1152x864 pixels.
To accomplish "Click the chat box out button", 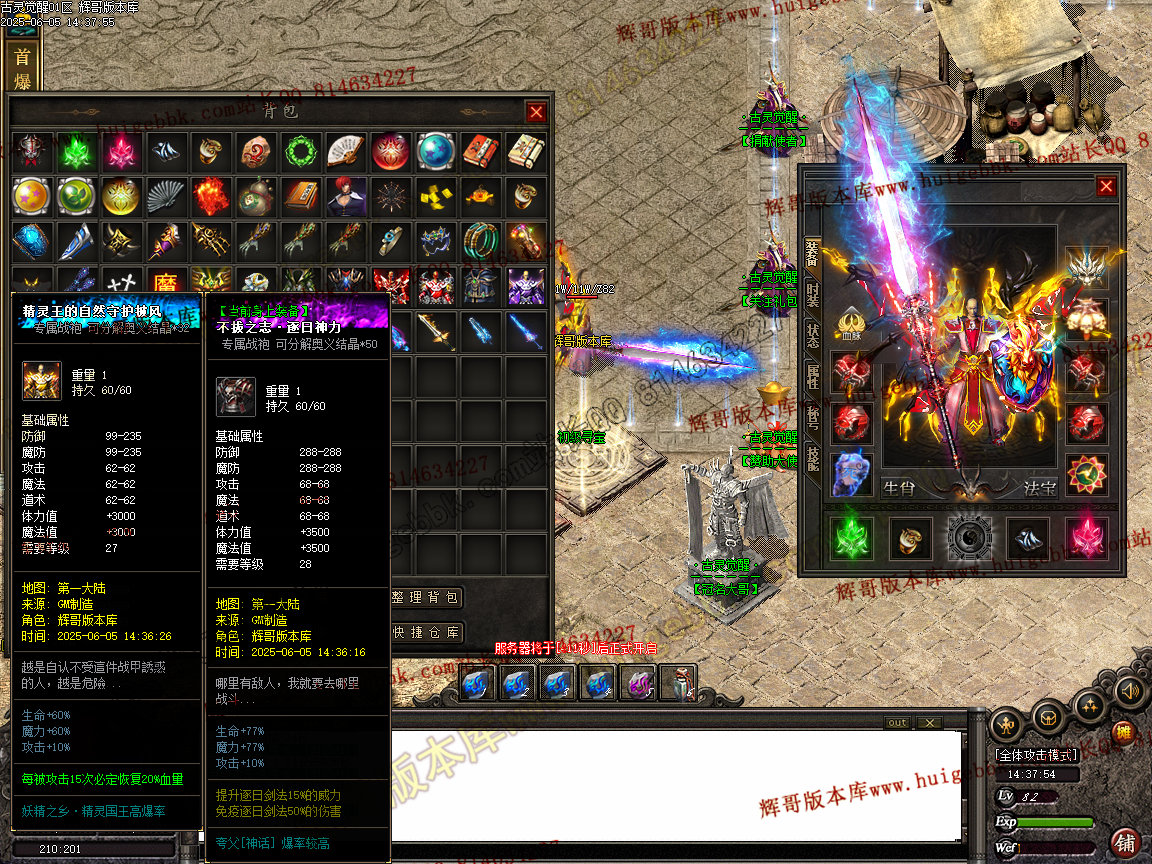I will [x=897, y=723].
